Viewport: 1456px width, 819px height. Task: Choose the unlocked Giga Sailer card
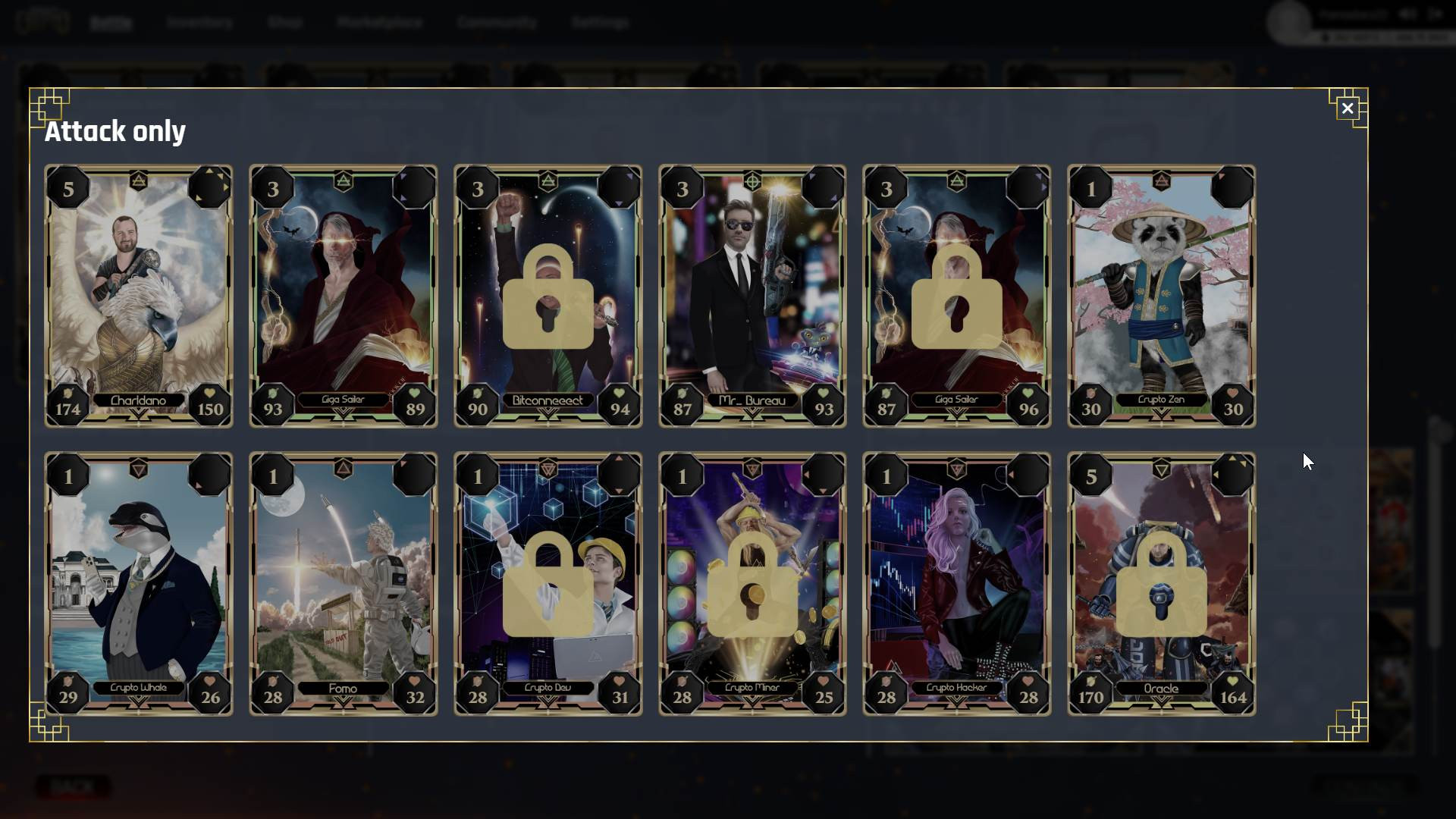(x=344, y=296)
